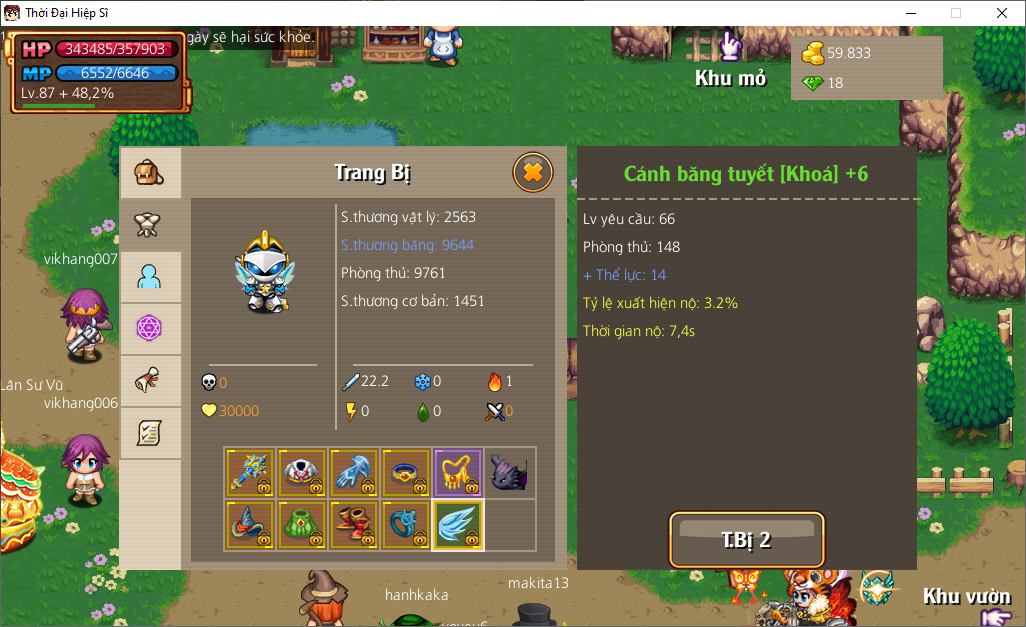
Task: Select the blue gloves equipment slot
Action: pos(354,473)
